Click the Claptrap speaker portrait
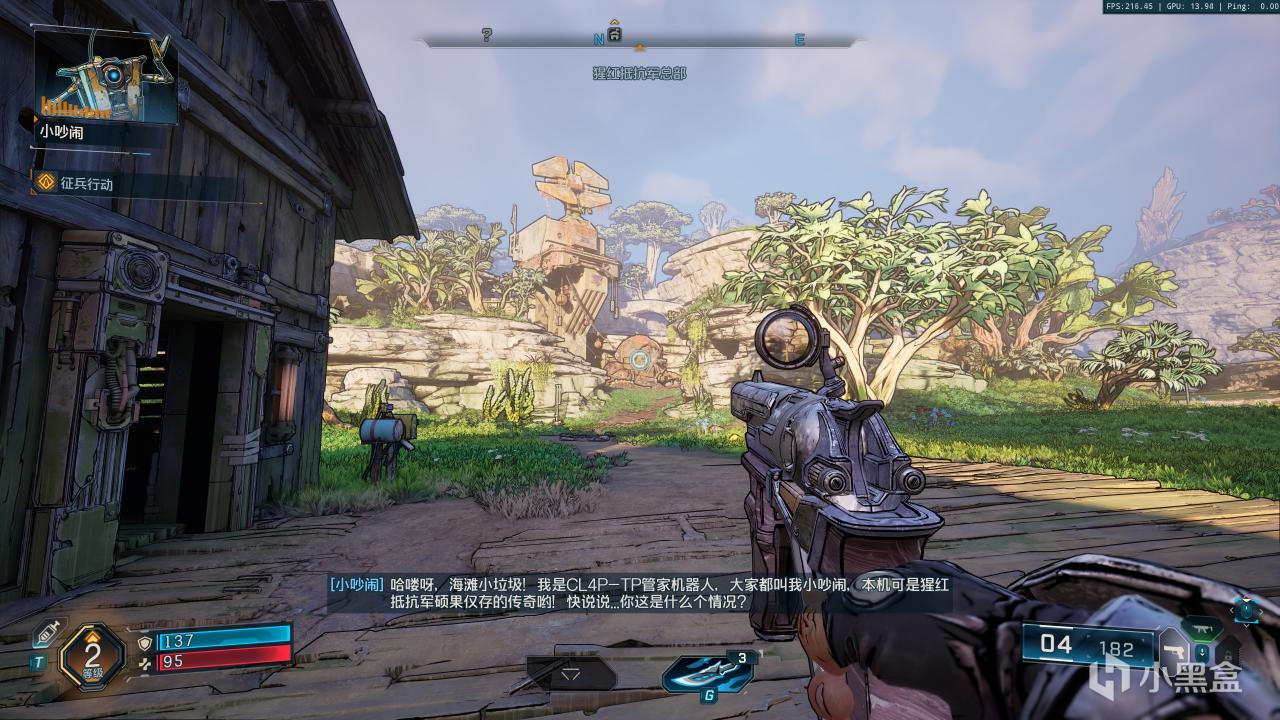The width and height of the screenshot is (1280, 720). point(106,76)
